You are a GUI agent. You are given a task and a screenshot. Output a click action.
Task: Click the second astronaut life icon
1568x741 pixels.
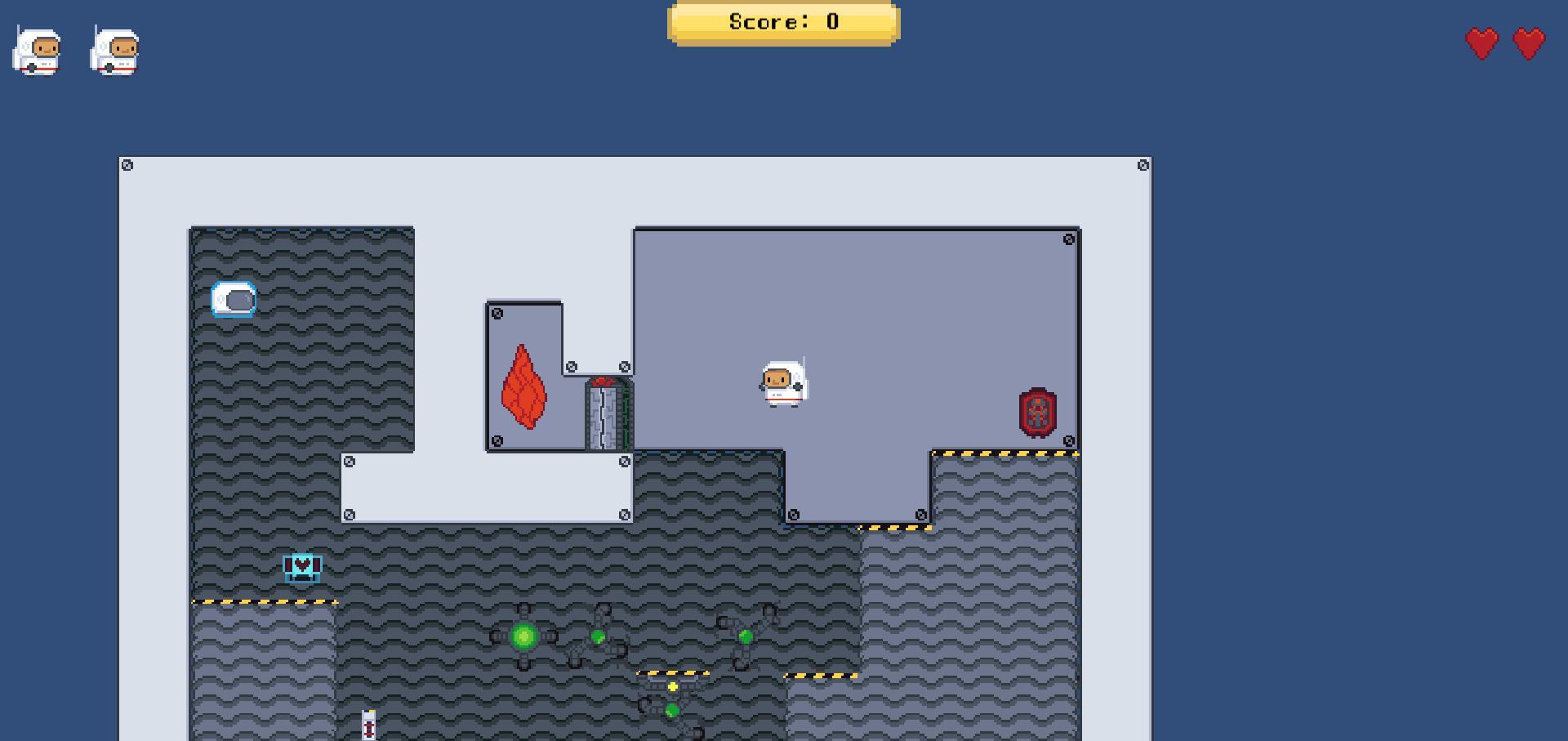point(114,51)
